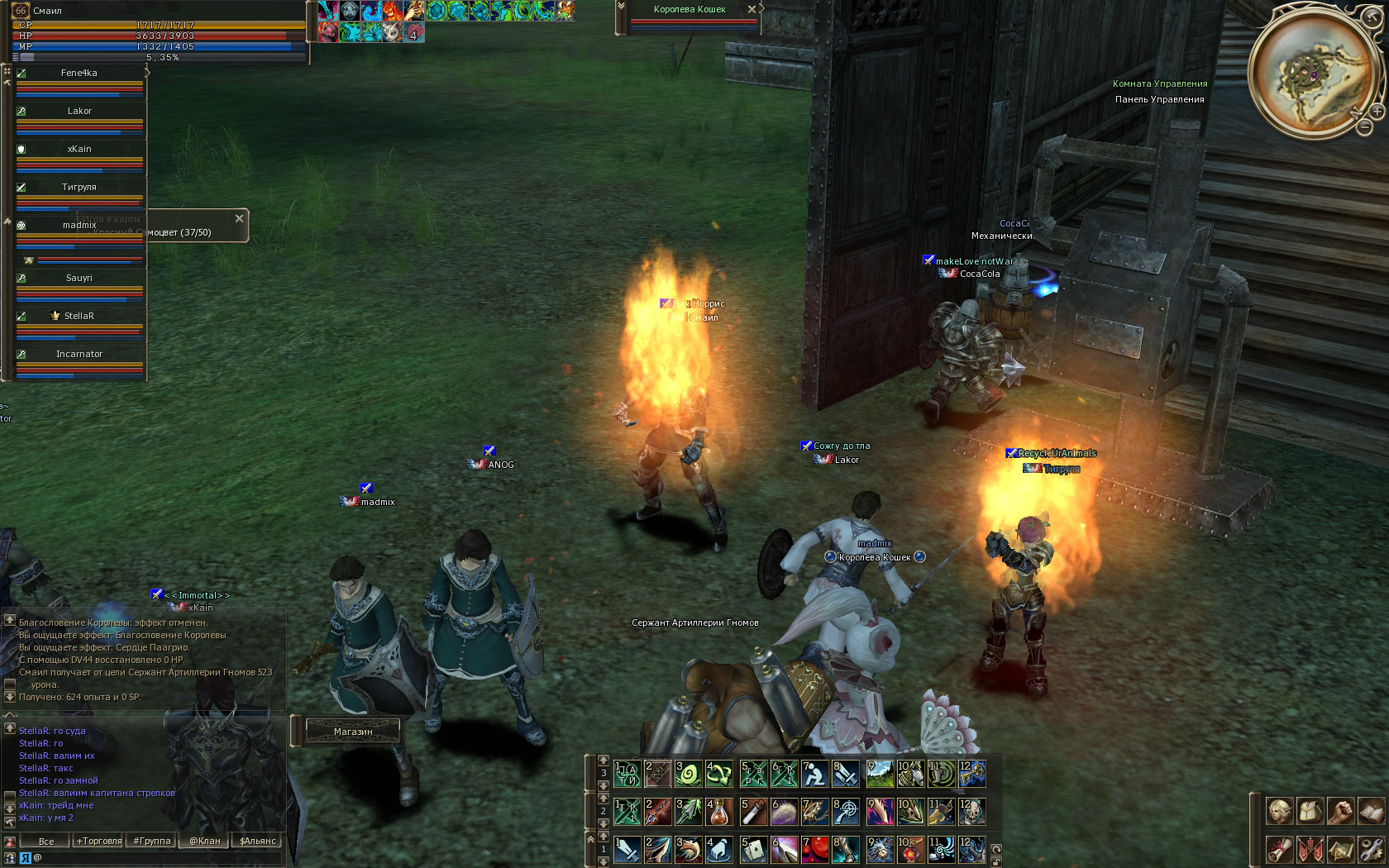The image size is (1389, 868).
Task: Open the minimap
Action: tap(1313, 71)
